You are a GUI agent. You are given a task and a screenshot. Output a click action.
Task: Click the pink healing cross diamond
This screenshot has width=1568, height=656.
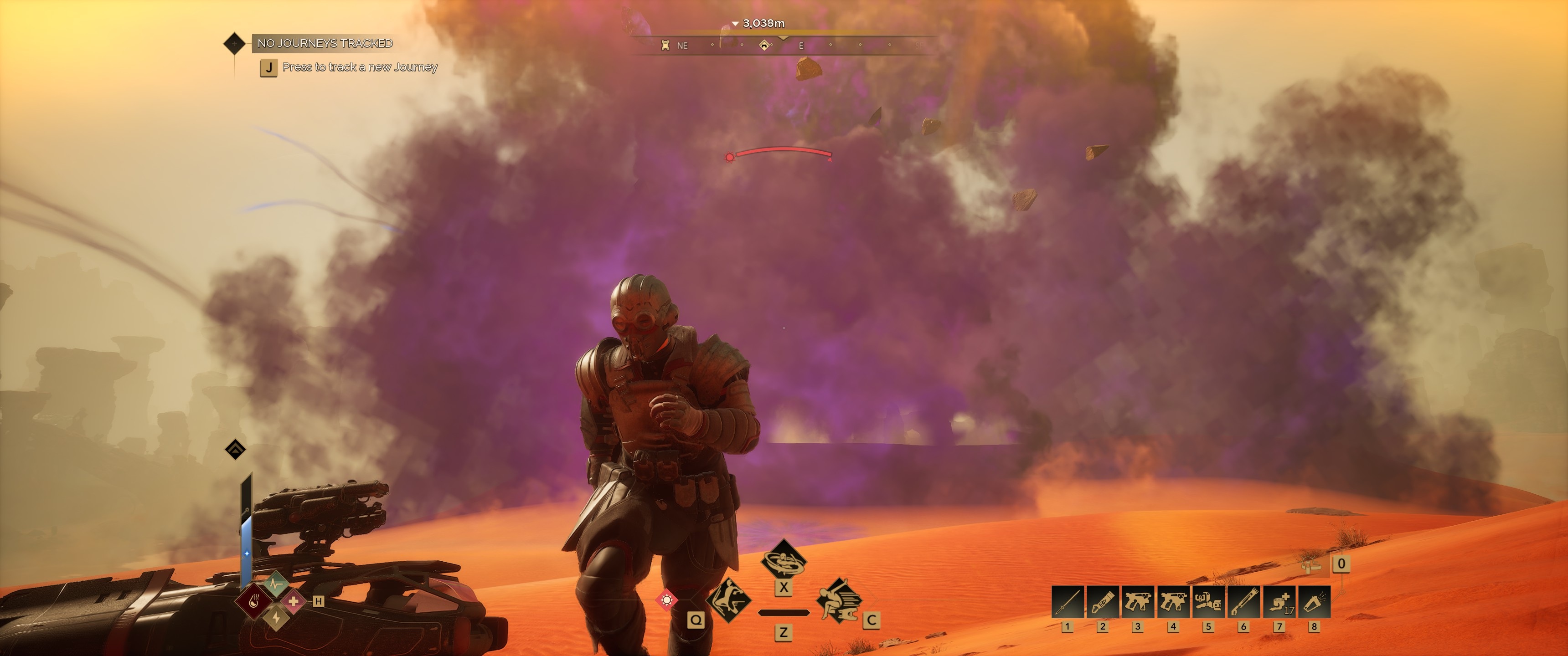tap(294, 601)
